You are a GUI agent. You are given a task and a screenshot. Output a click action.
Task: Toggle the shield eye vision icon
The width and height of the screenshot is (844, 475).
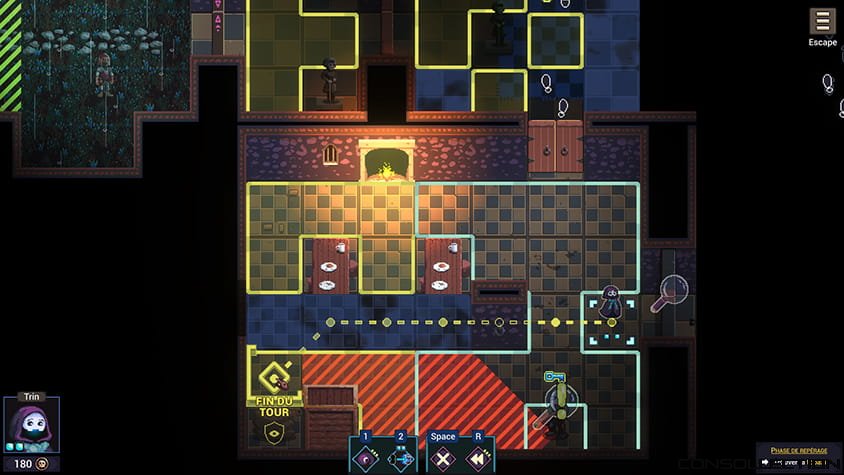(272, 432)
